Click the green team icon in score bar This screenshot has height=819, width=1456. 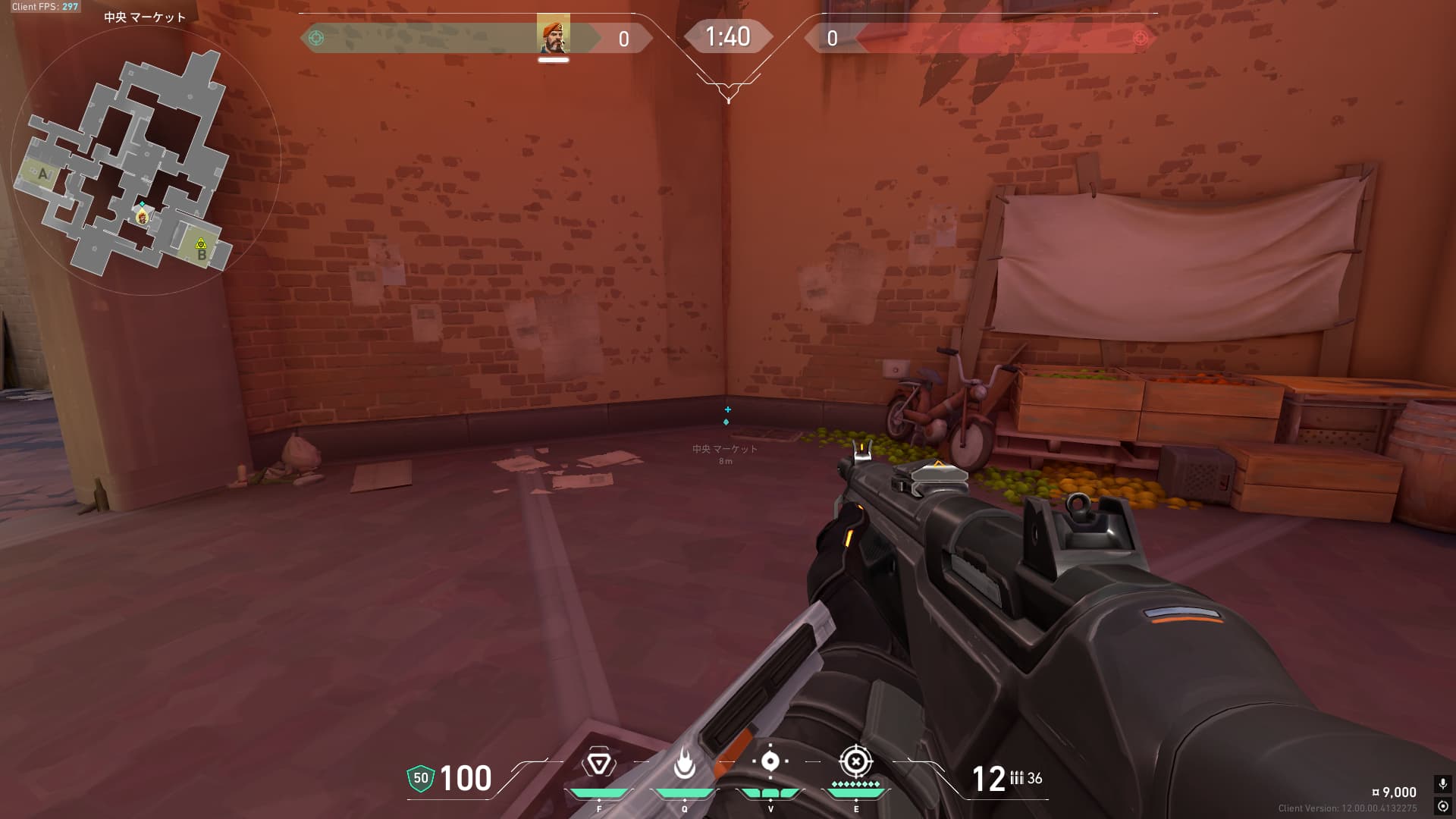[x=317, y=38]
